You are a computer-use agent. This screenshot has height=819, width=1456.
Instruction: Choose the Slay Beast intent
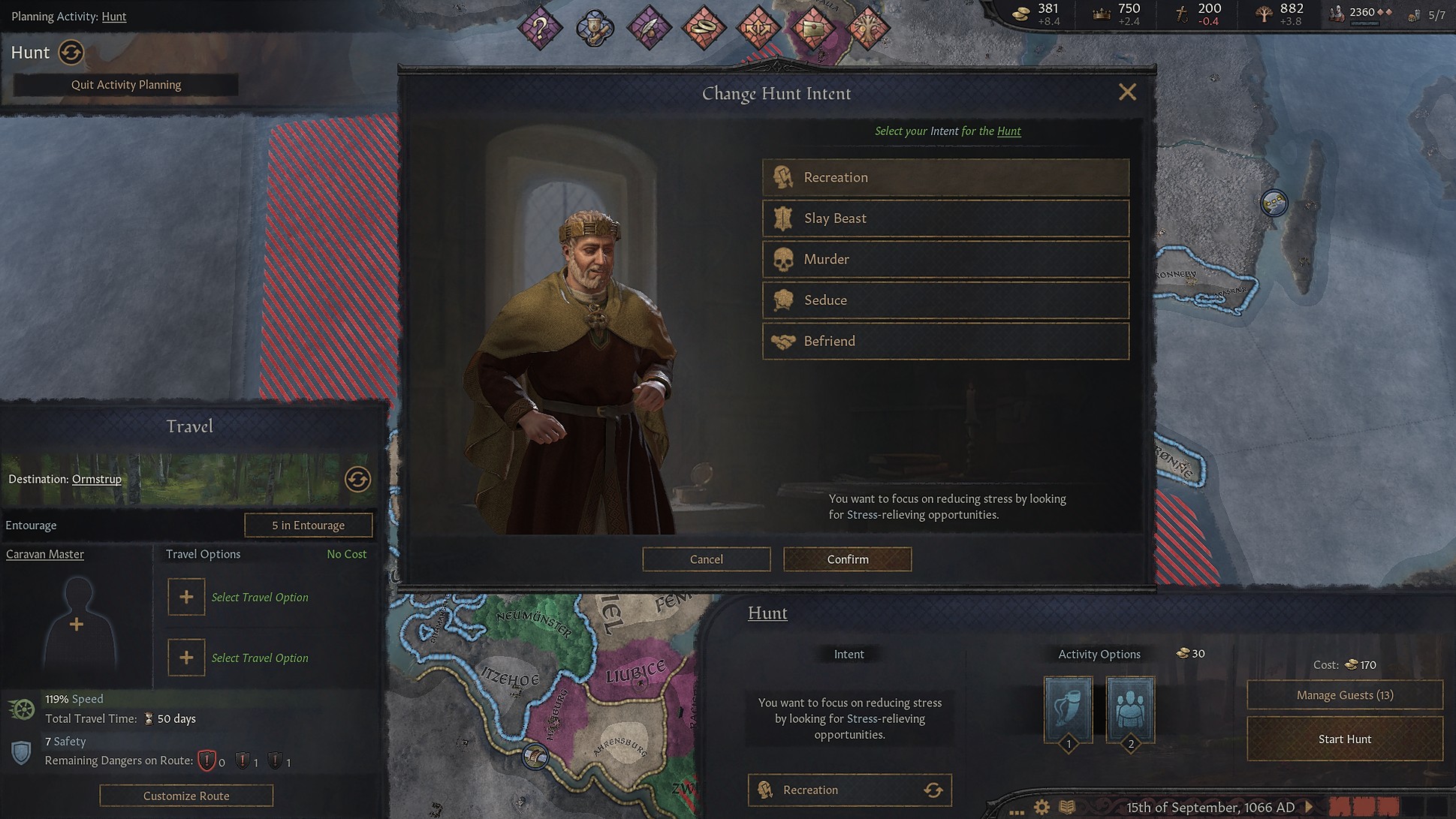pyautogui.click(x=945, y=218)
